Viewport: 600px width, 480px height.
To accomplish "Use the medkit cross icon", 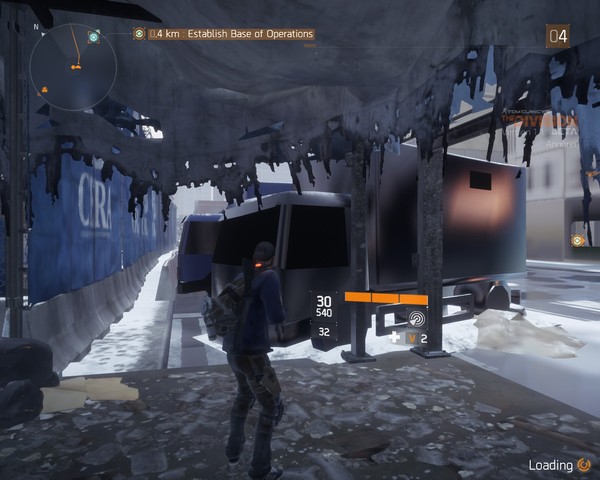I will coord(396,338).
